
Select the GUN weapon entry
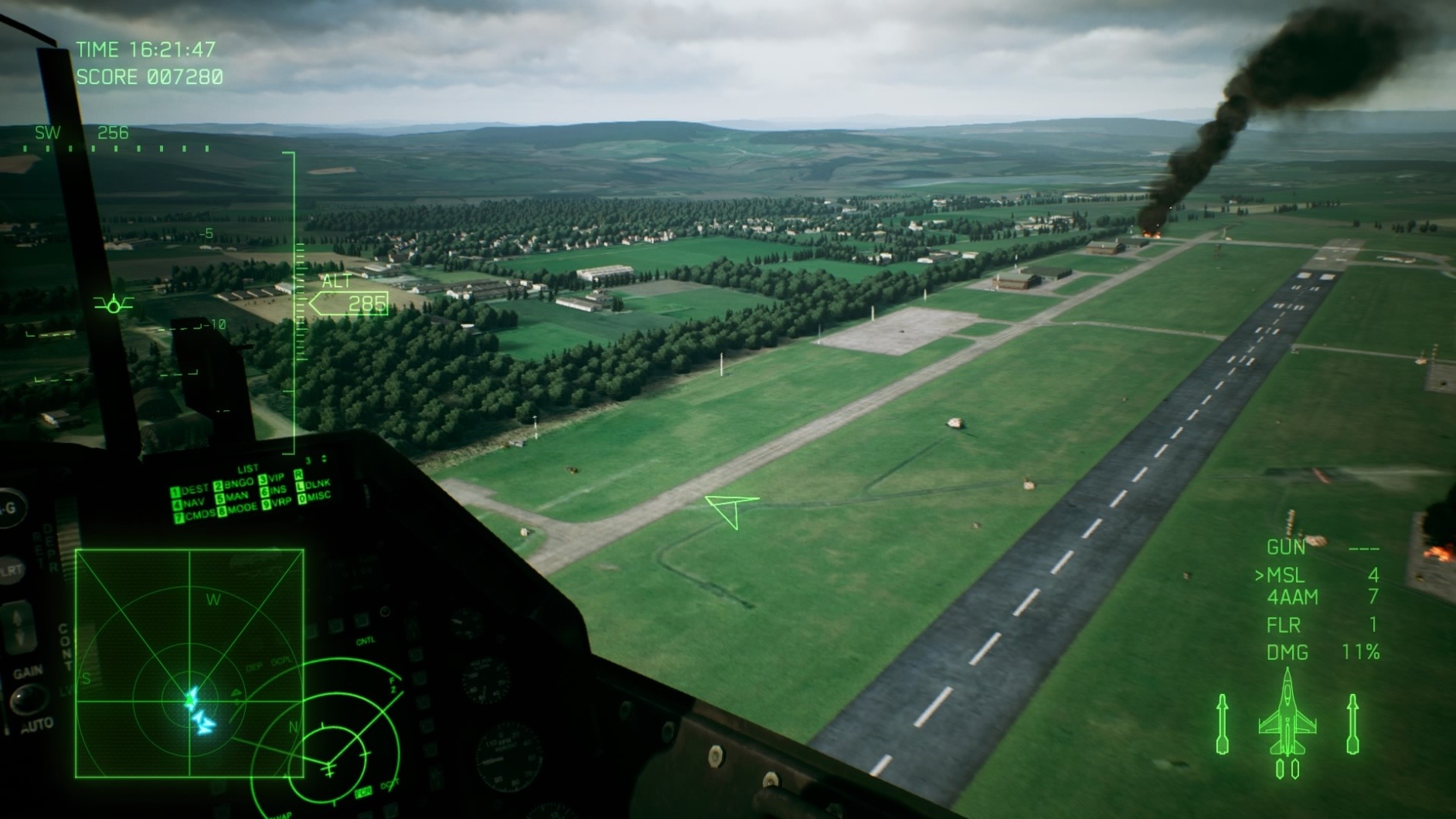click(x=1286, y=548)
